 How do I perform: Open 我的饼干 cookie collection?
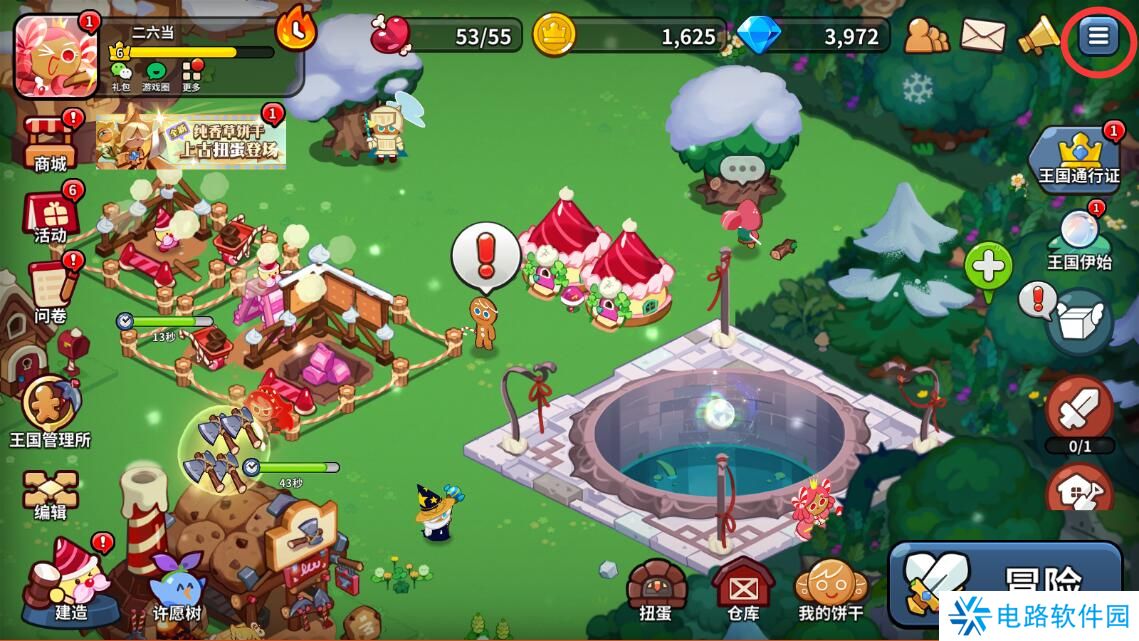click(x=830, y=588)
